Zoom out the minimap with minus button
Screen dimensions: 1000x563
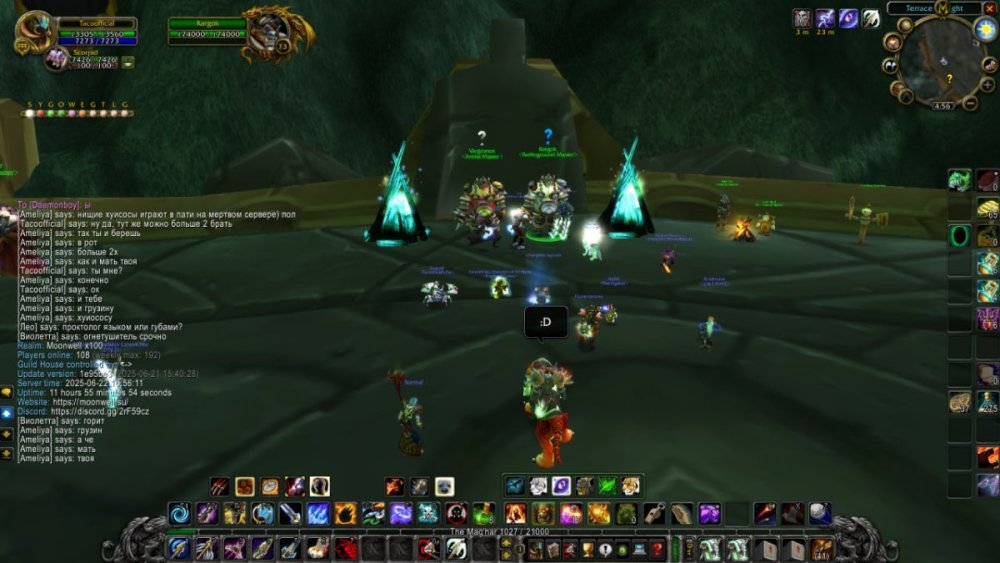pos(970,103)
